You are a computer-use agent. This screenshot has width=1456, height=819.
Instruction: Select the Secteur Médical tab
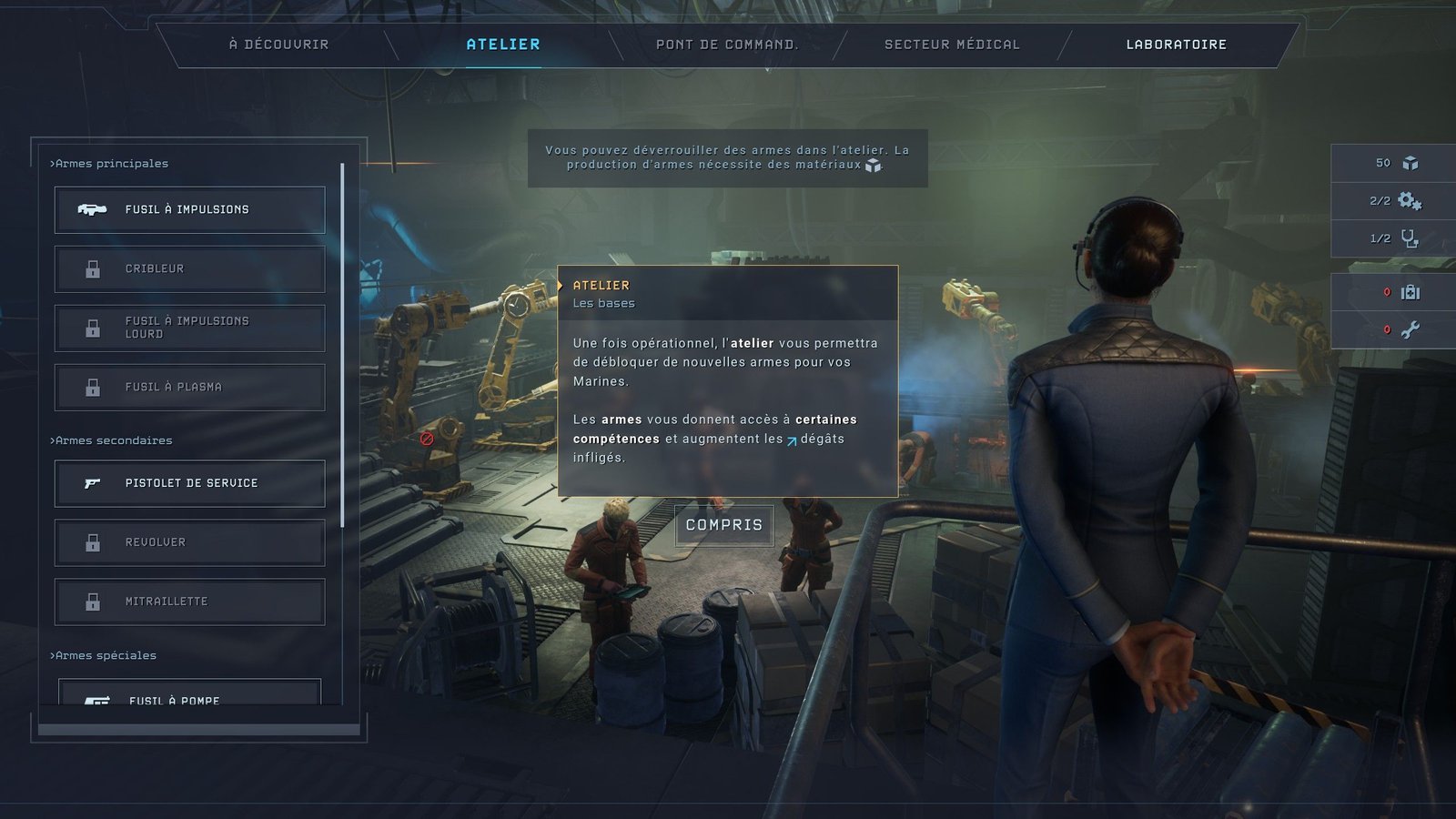coord(952,44)
